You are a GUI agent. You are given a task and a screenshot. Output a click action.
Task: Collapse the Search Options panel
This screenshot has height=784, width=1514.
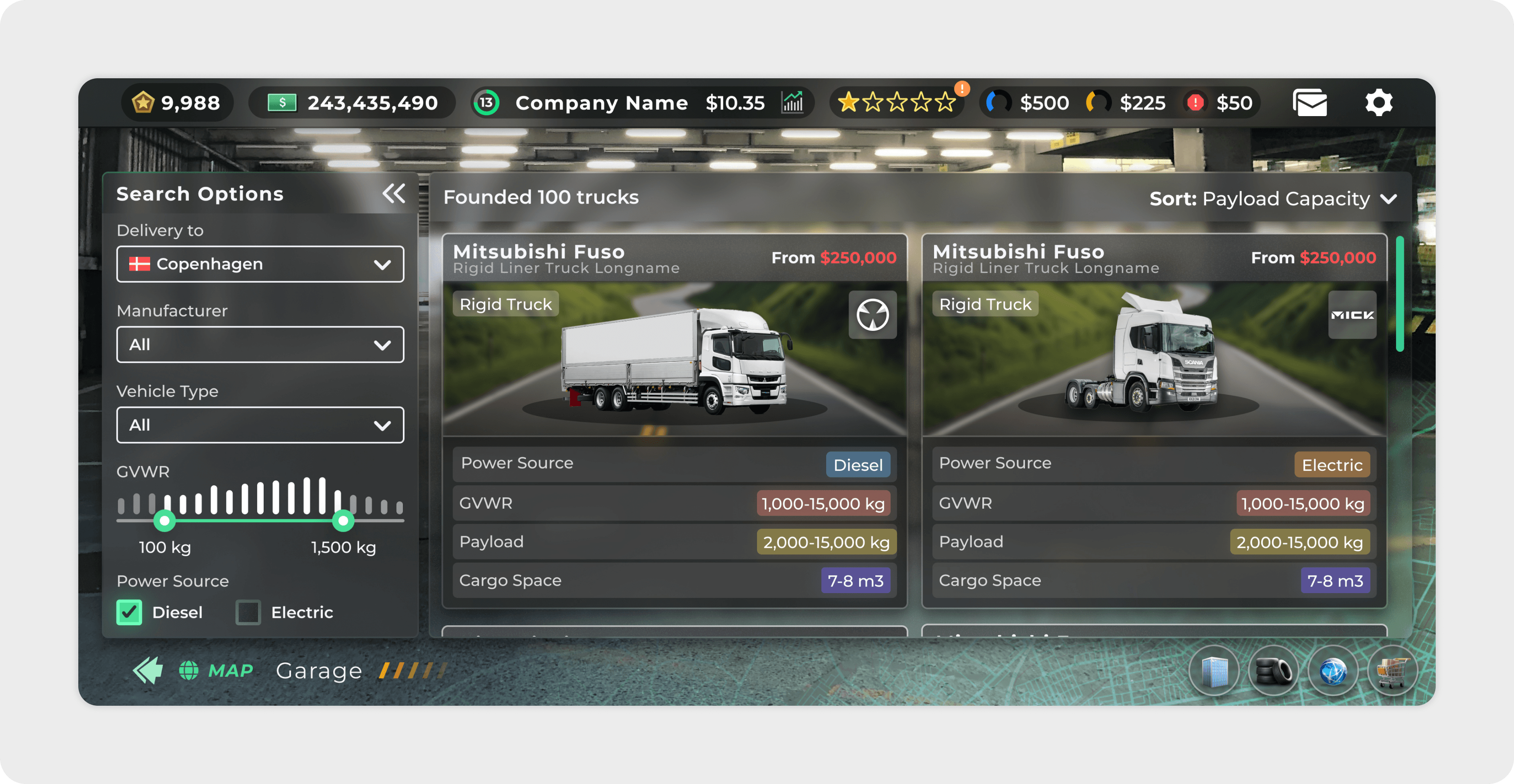point(394,193)
